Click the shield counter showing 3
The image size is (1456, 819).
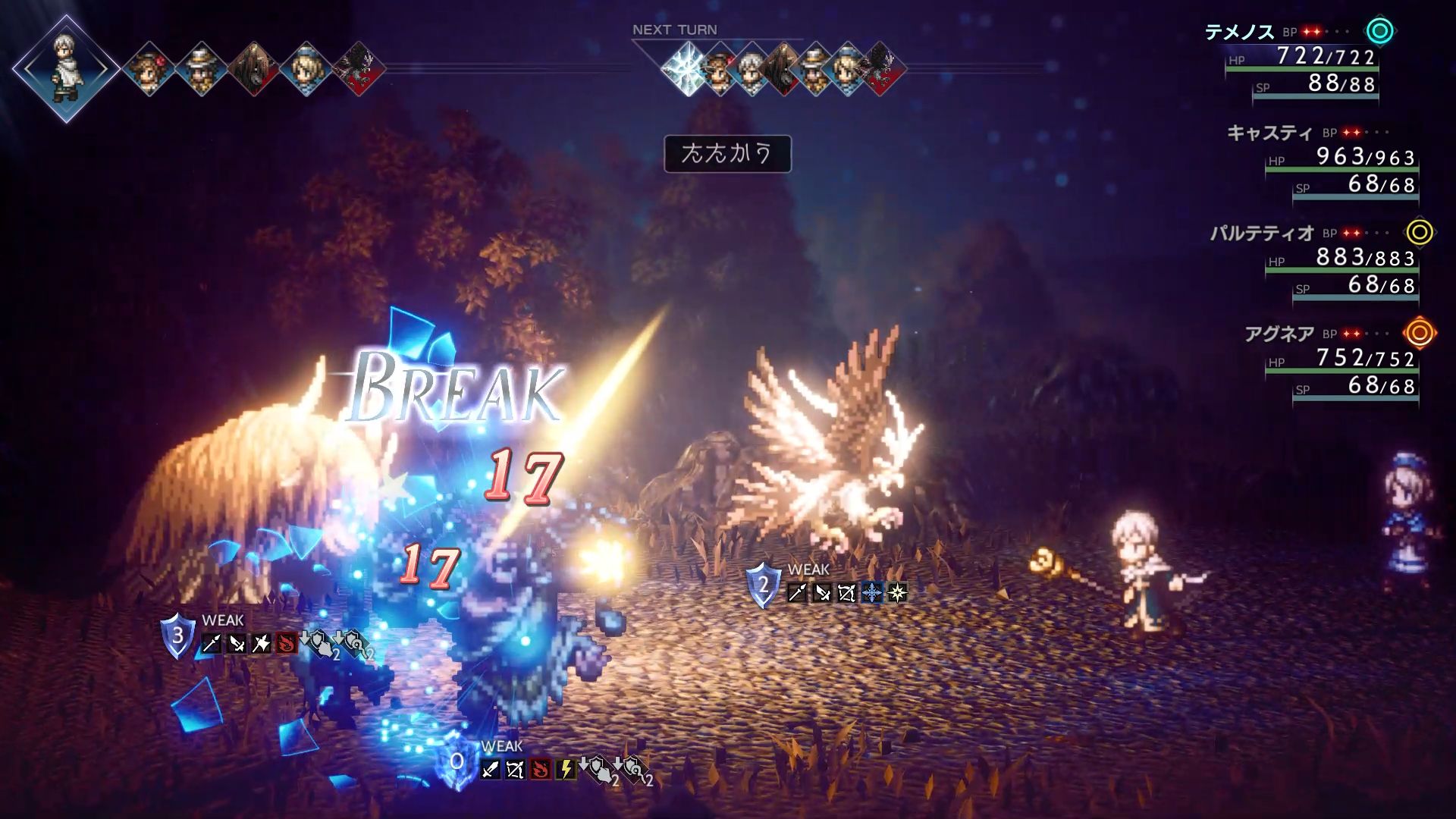coord(177,635)
